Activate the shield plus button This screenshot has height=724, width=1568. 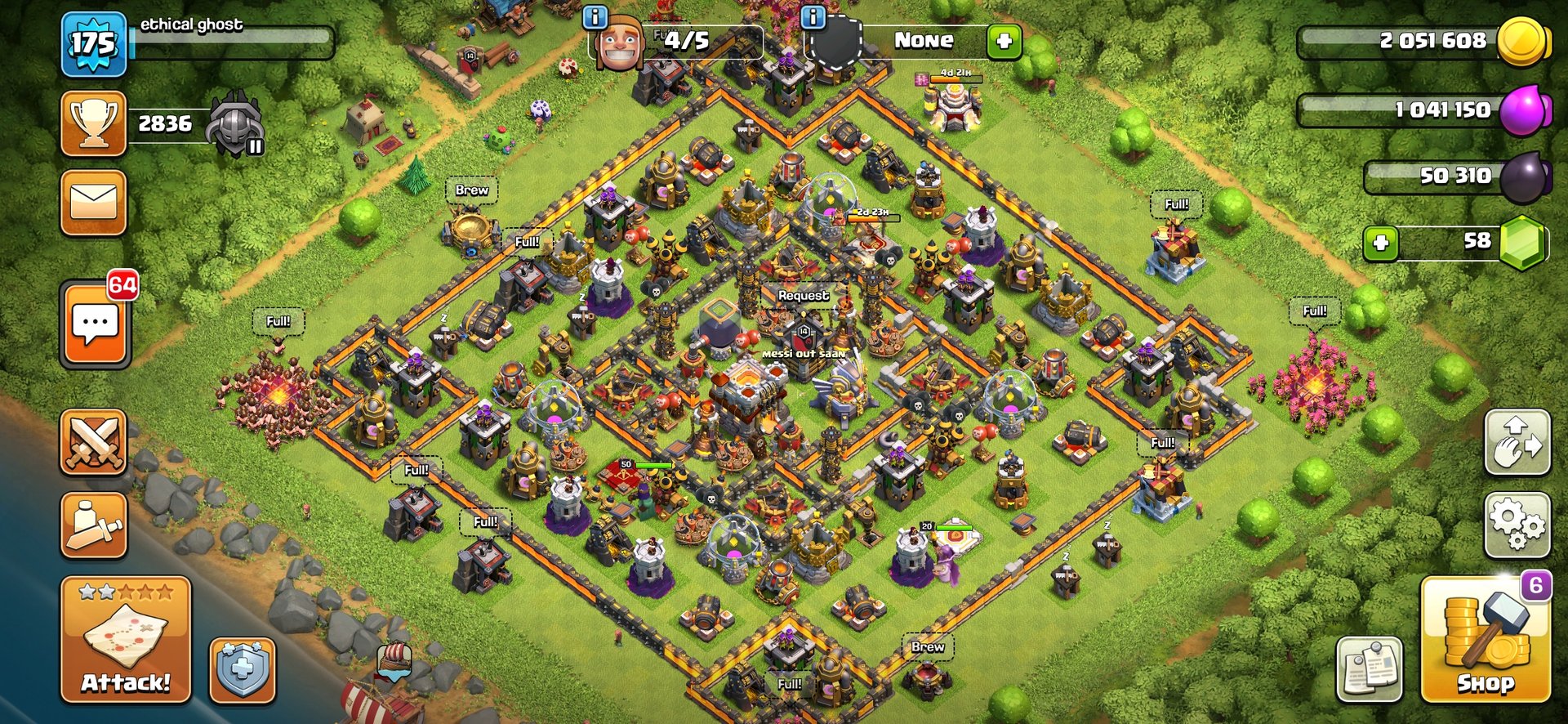click(x=243, y=670)
